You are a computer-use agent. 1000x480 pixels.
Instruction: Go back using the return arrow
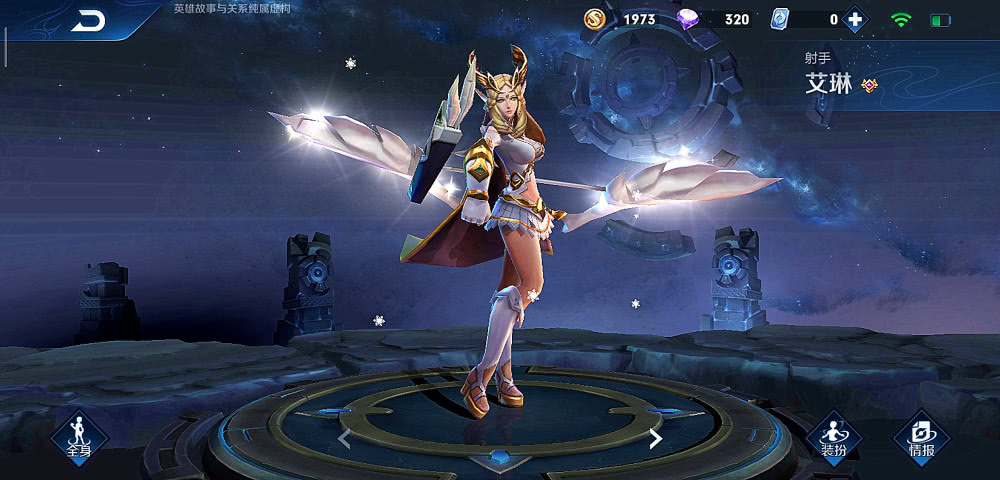(88, 21)
